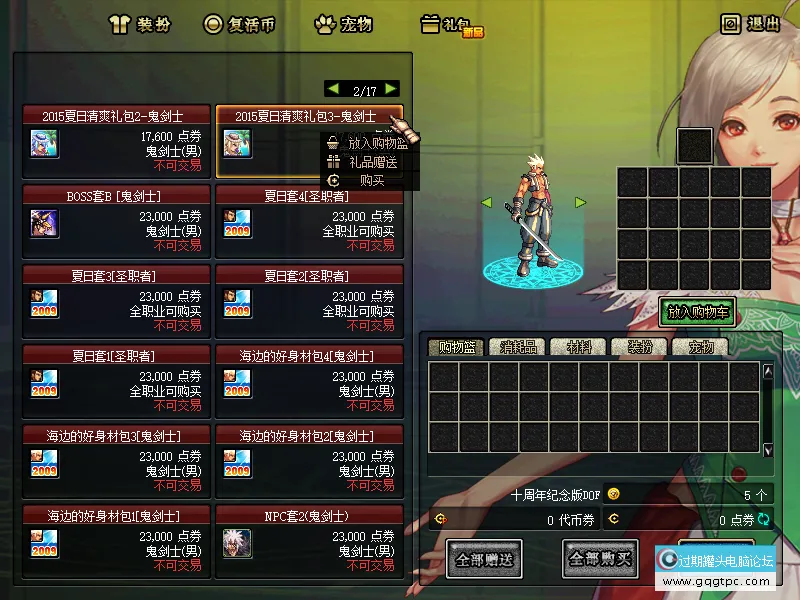This screenshot has width=800, height=600.
Task: Click the 全部赠送 button
Action: pyautogui.click(x=484, y=559)
